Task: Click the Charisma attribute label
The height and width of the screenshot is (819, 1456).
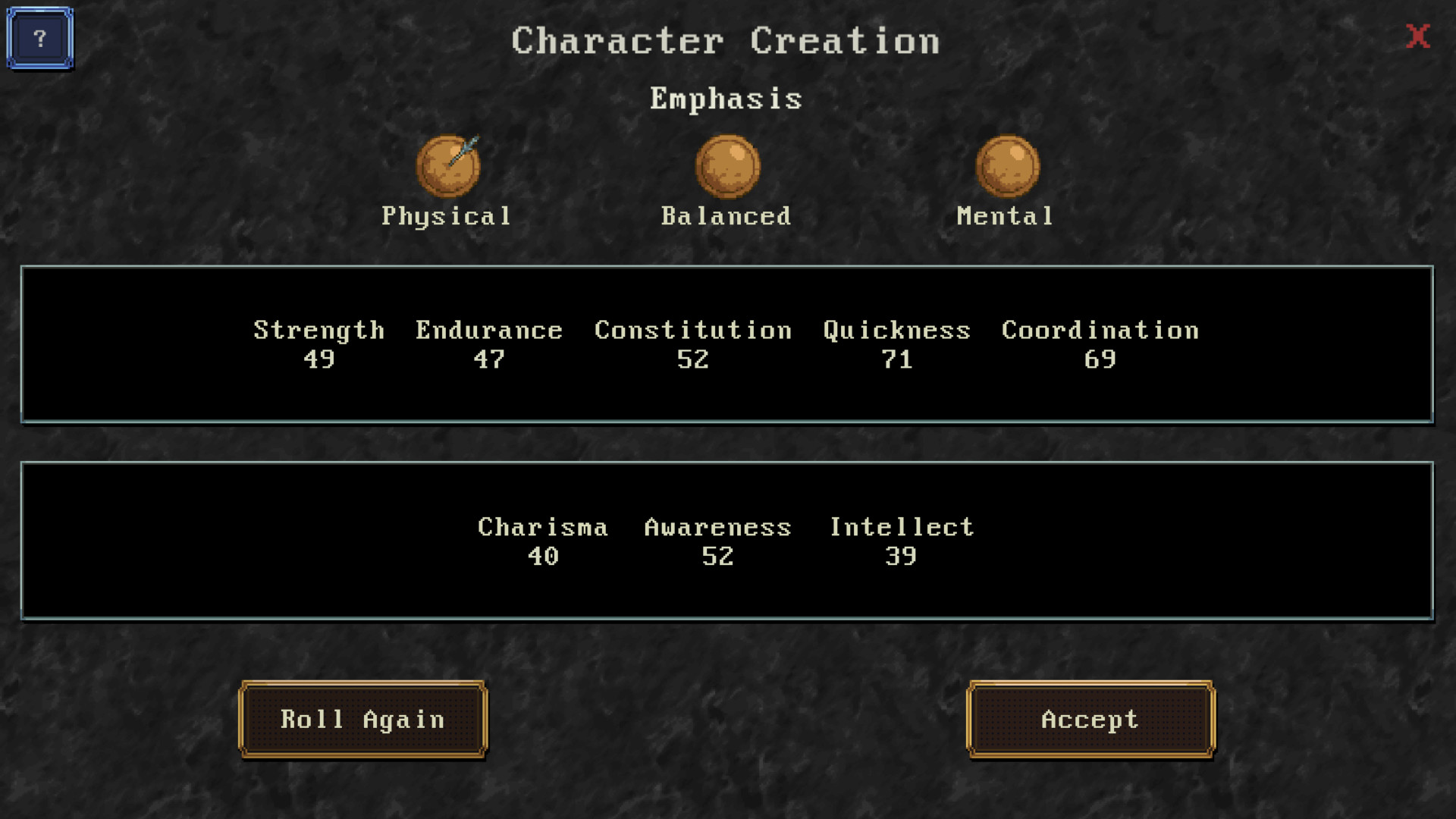Action: tap(542, 527)
